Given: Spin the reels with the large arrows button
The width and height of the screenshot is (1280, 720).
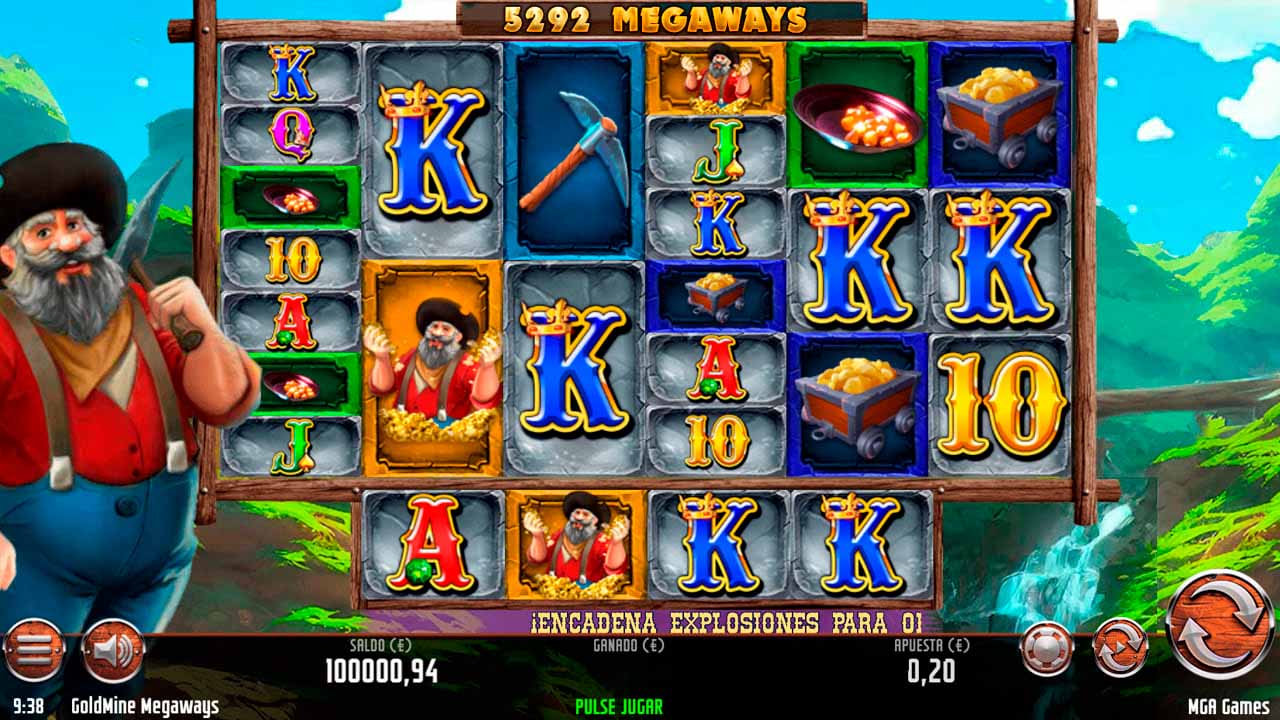Looking at the screenshot, I should point(1220,623).
